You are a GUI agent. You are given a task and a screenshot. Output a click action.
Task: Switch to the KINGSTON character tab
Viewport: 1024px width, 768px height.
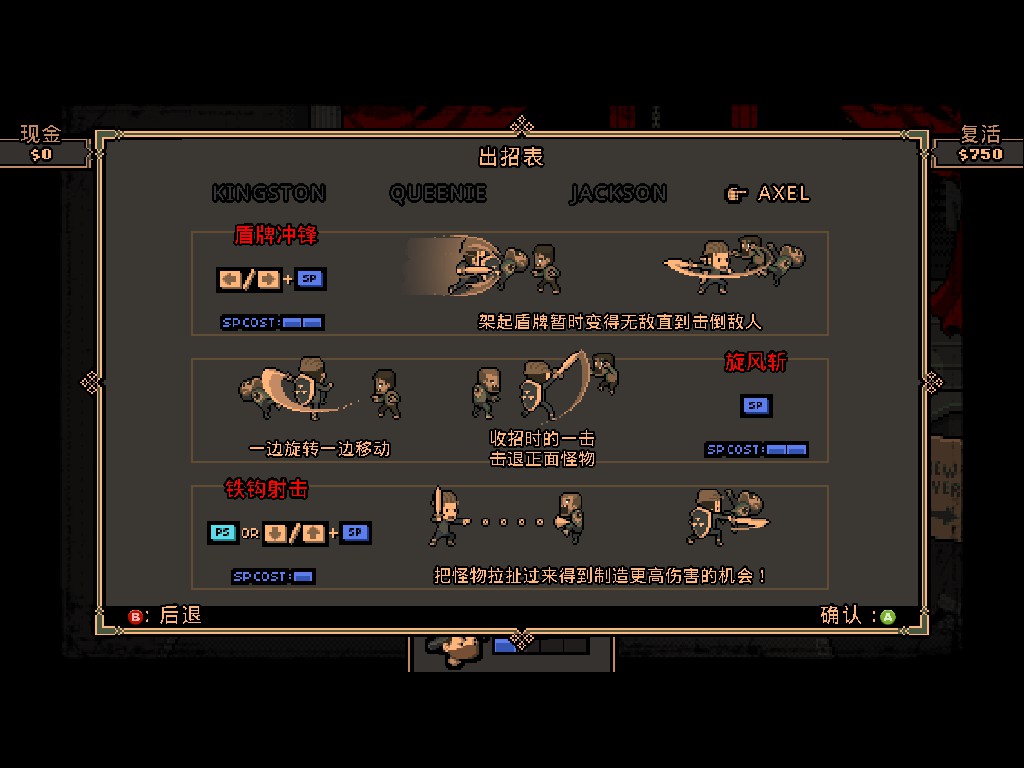pos(269,193)
